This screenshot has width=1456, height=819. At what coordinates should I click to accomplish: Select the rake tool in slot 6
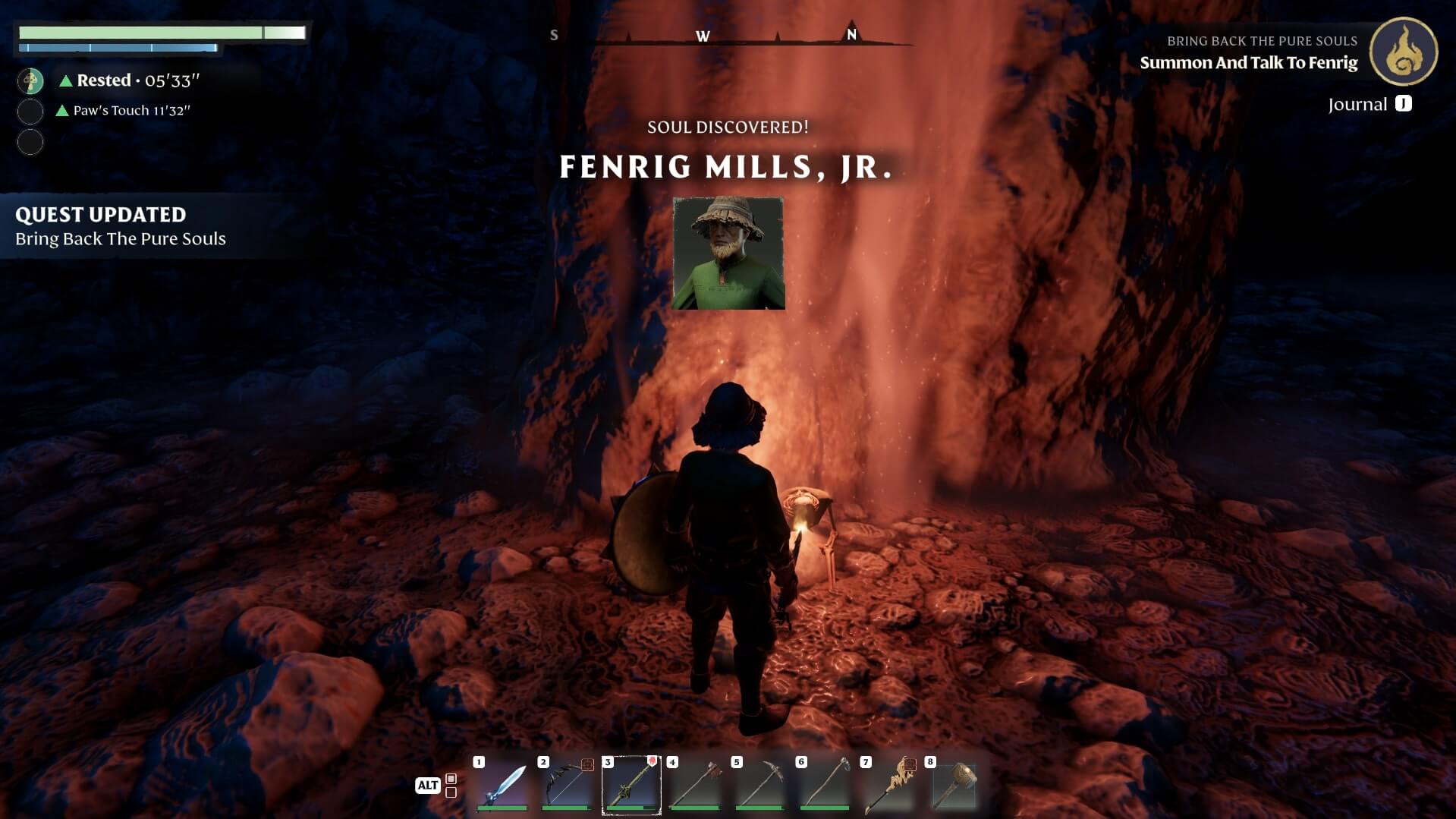tap(825, 785)
